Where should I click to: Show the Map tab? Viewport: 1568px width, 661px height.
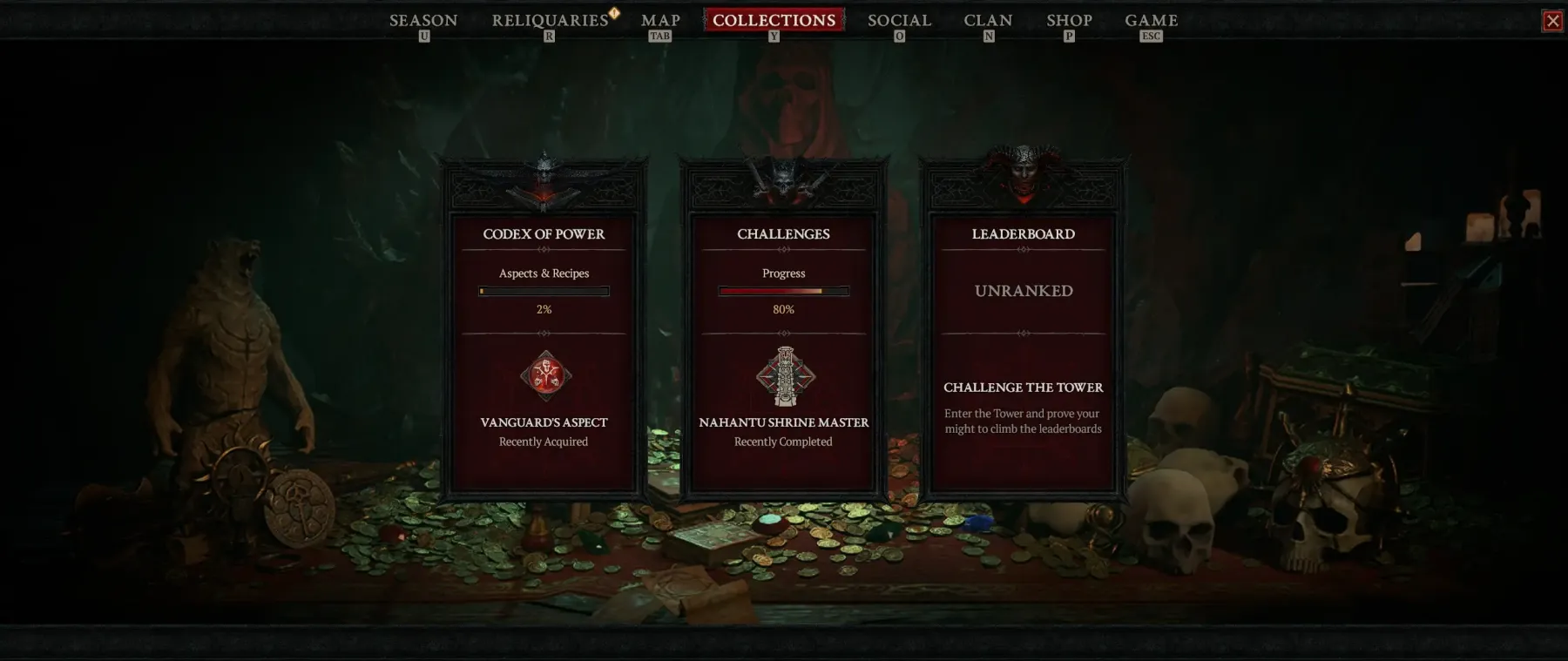(660, 20)
